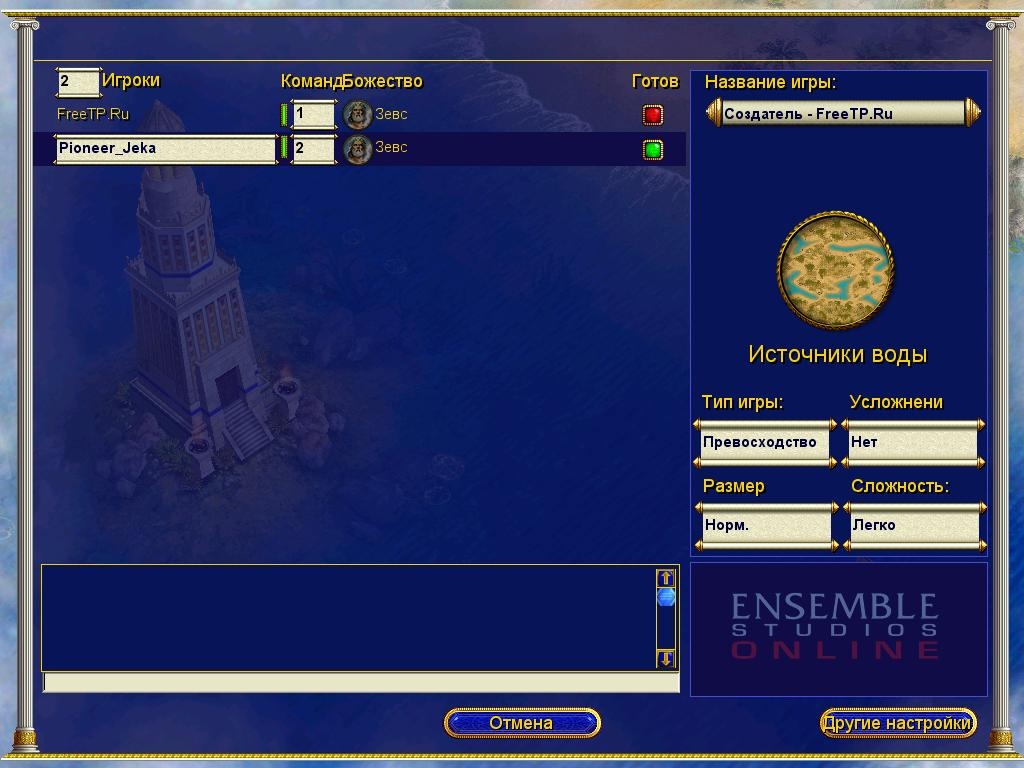Change the map size dropdown showing Норм.
This screenshot has width=1024, height=768.
tap(765, 525)
